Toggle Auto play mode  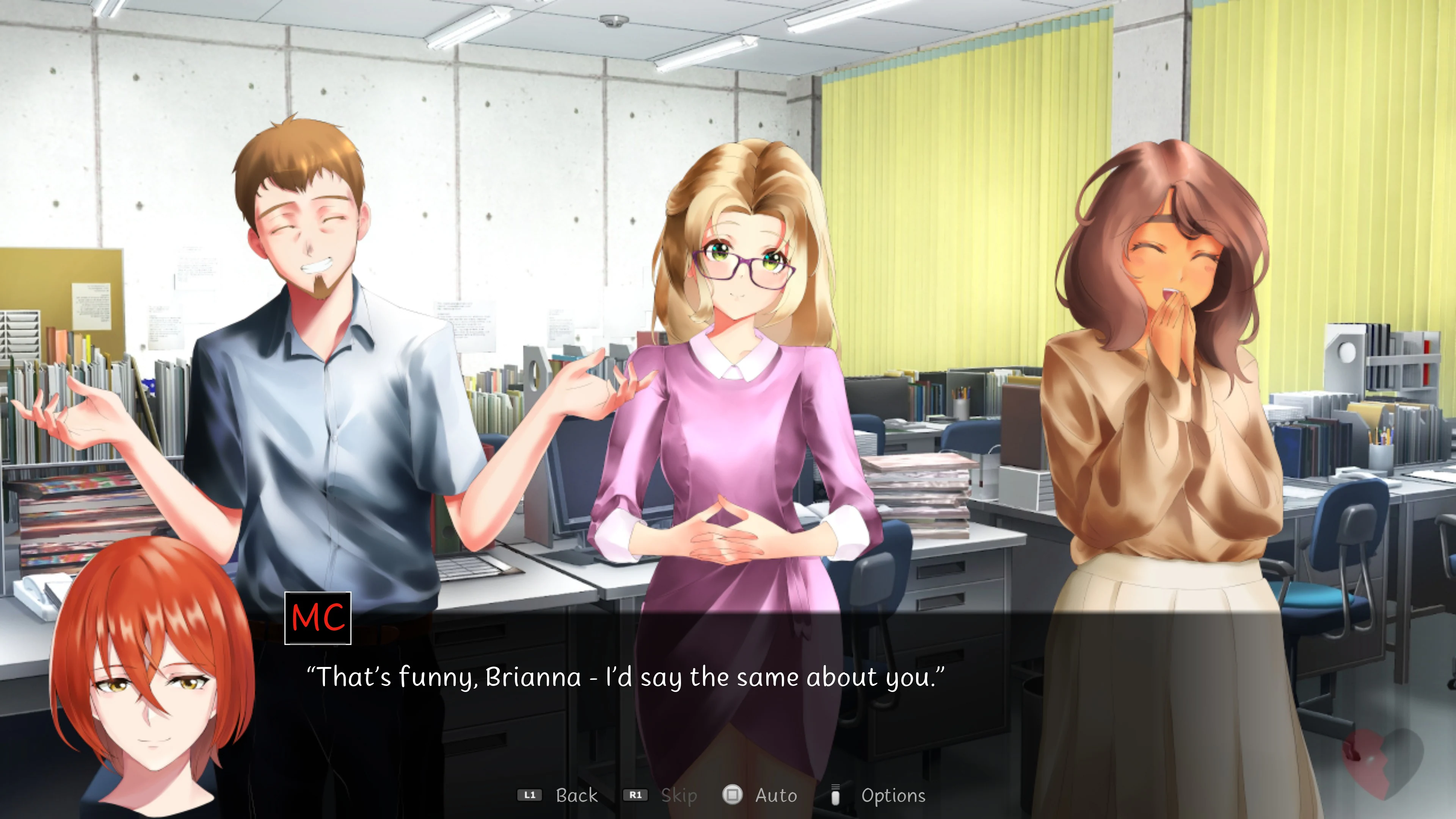click(x=776, y=795)
